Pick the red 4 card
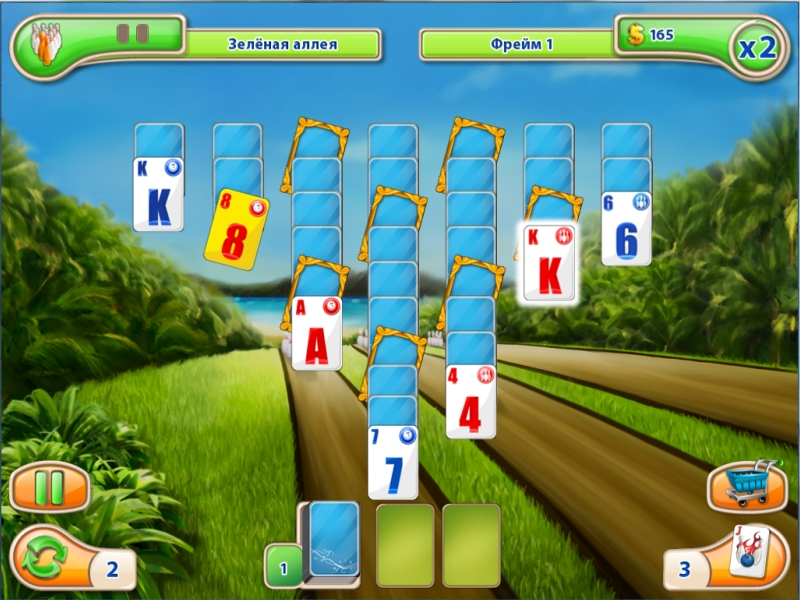 (x=470, y=402)
